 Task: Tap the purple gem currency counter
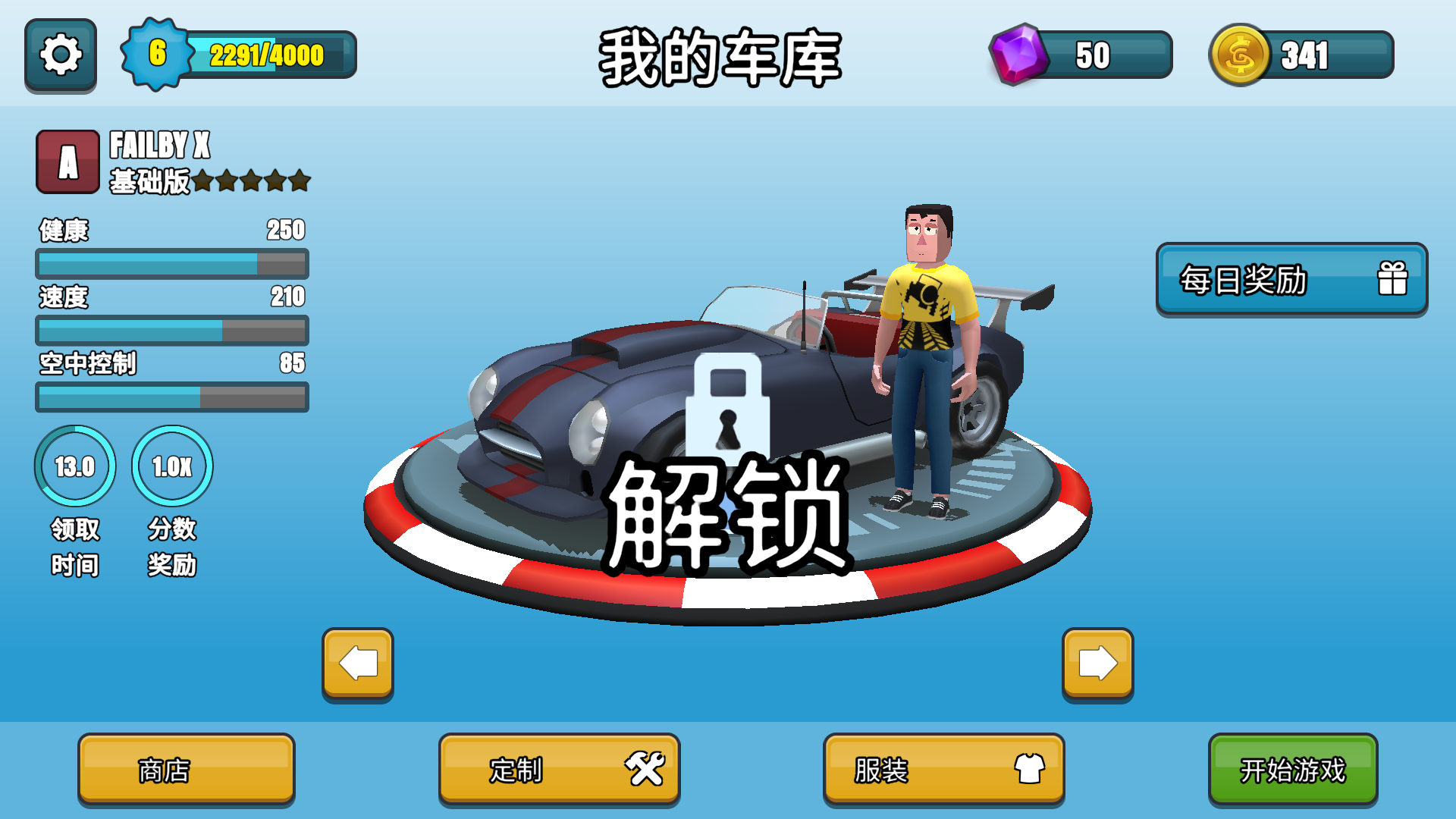[x=1081, y=55]
